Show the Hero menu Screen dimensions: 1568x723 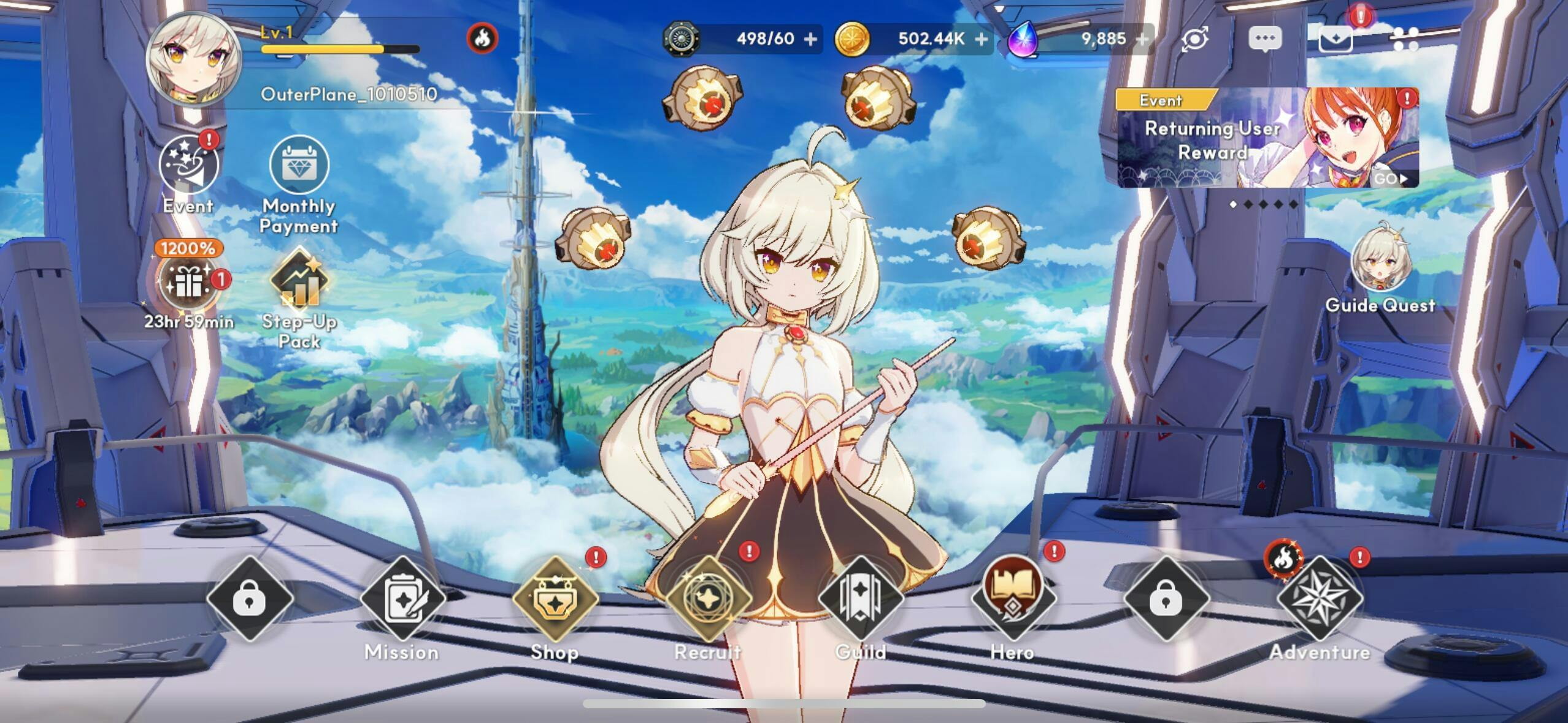[1013, 599]
